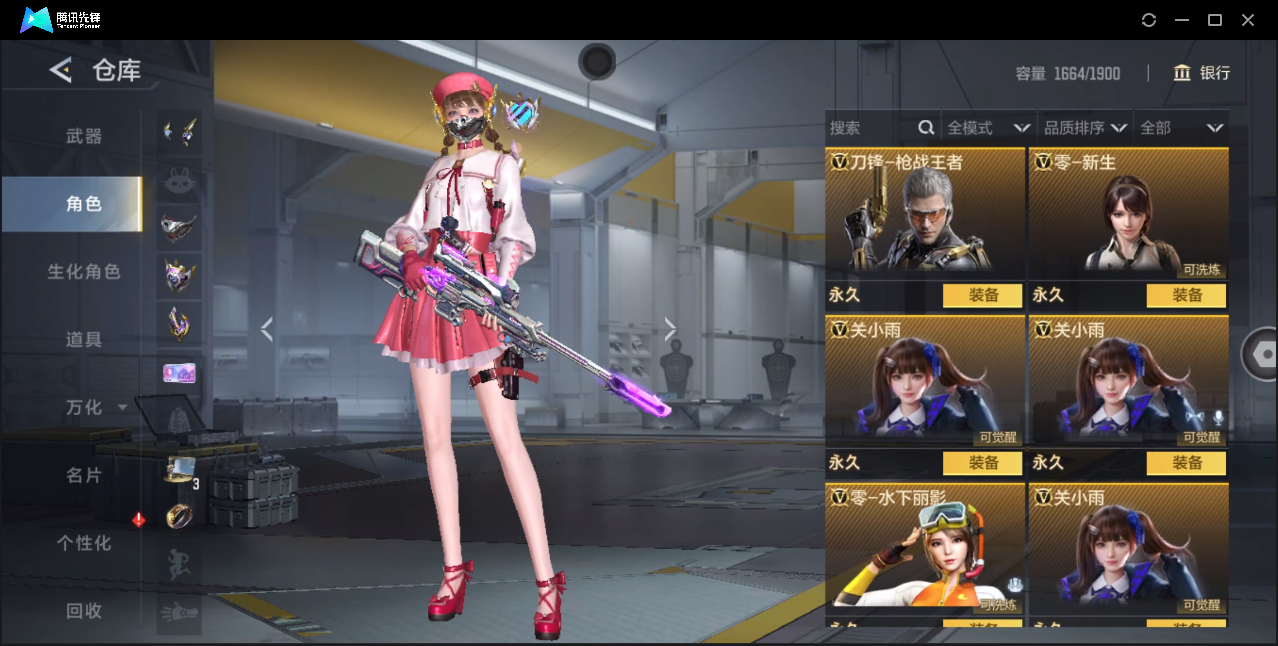Open the 全模式 mode filter dropdown
Viewport: 1278px width, 646px height.
tap(988, 128)
